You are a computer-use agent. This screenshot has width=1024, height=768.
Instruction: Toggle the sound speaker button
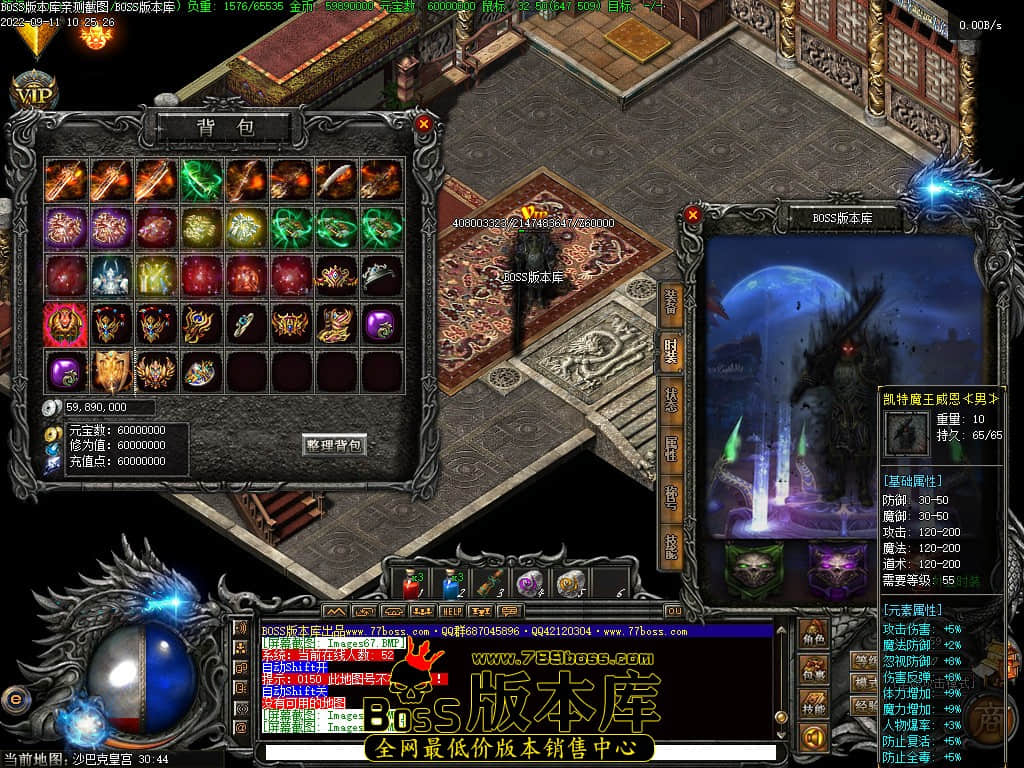click(814, 738)
